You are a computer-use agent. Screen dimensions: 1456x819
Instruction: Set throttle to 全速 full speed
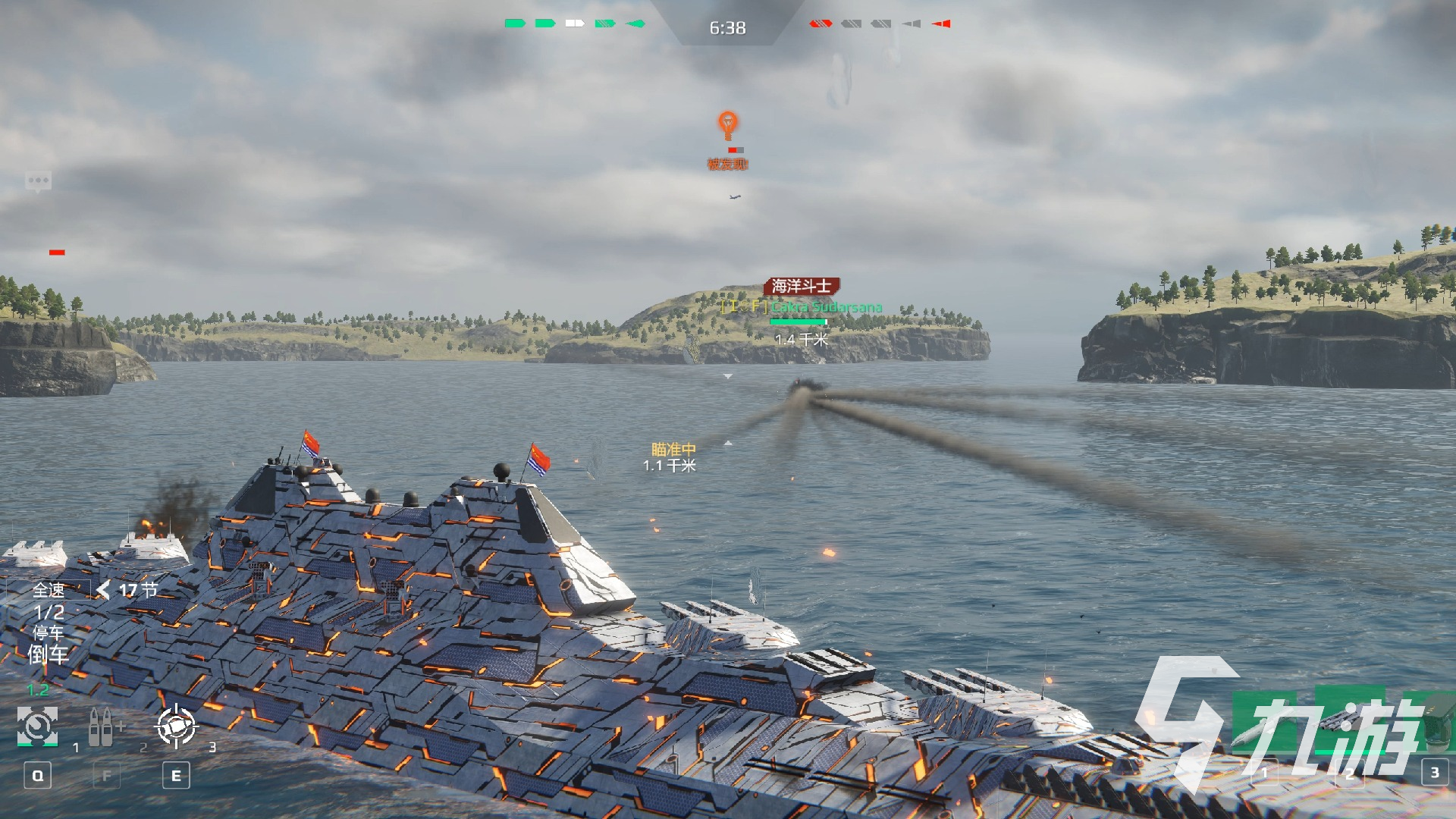tap(49, 590)
